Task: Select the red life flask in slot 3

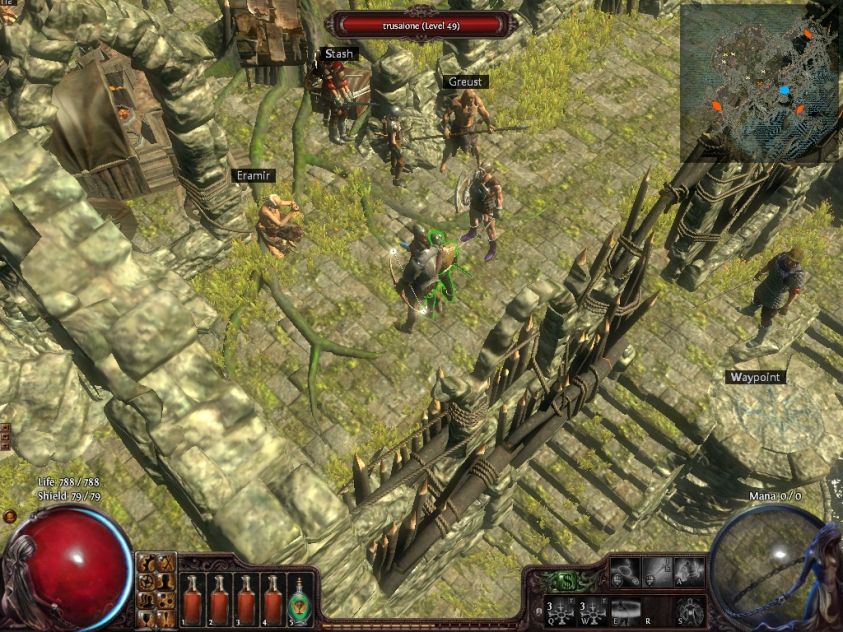Action: [246, 600]
